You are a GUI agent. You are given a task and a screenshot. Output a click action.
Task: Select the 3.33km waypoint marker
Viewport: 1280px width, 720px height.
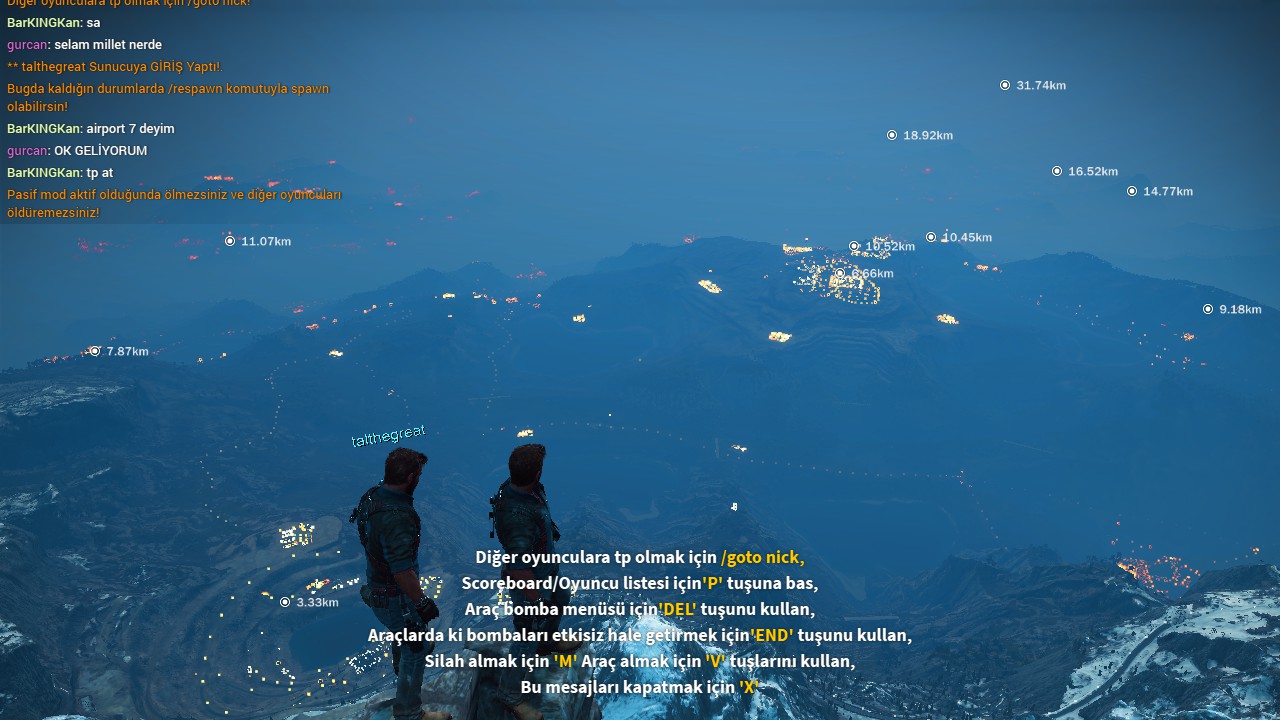(x=284, y=602)
